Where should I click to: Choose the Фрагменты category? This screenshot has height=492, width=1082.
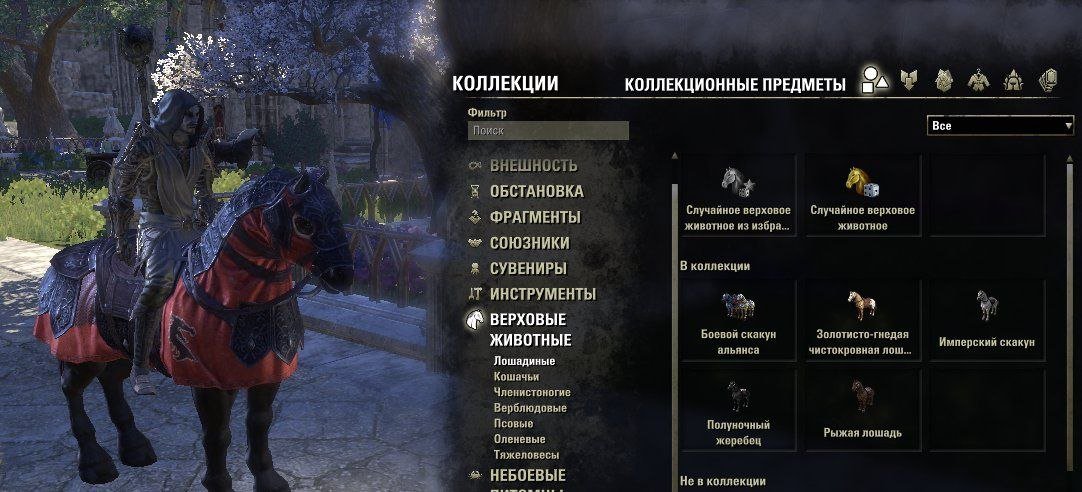pos(534,218)
